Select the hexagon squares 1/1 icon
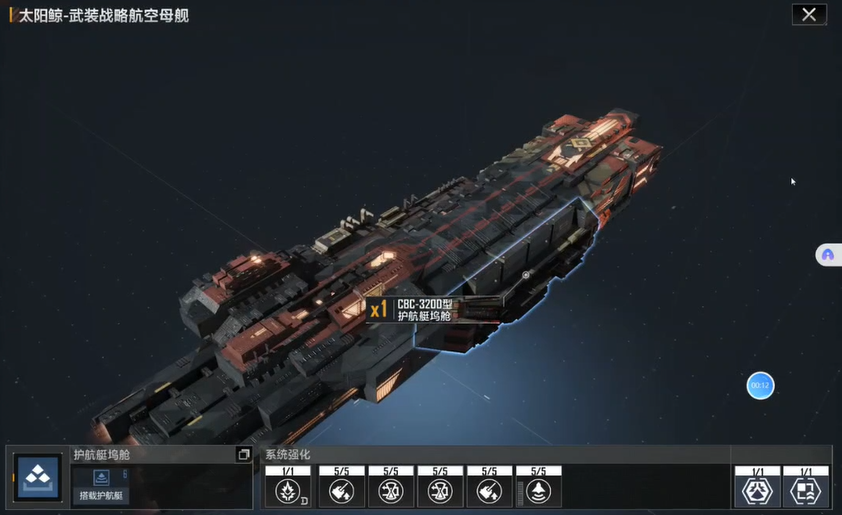 [x=805, y=491]
